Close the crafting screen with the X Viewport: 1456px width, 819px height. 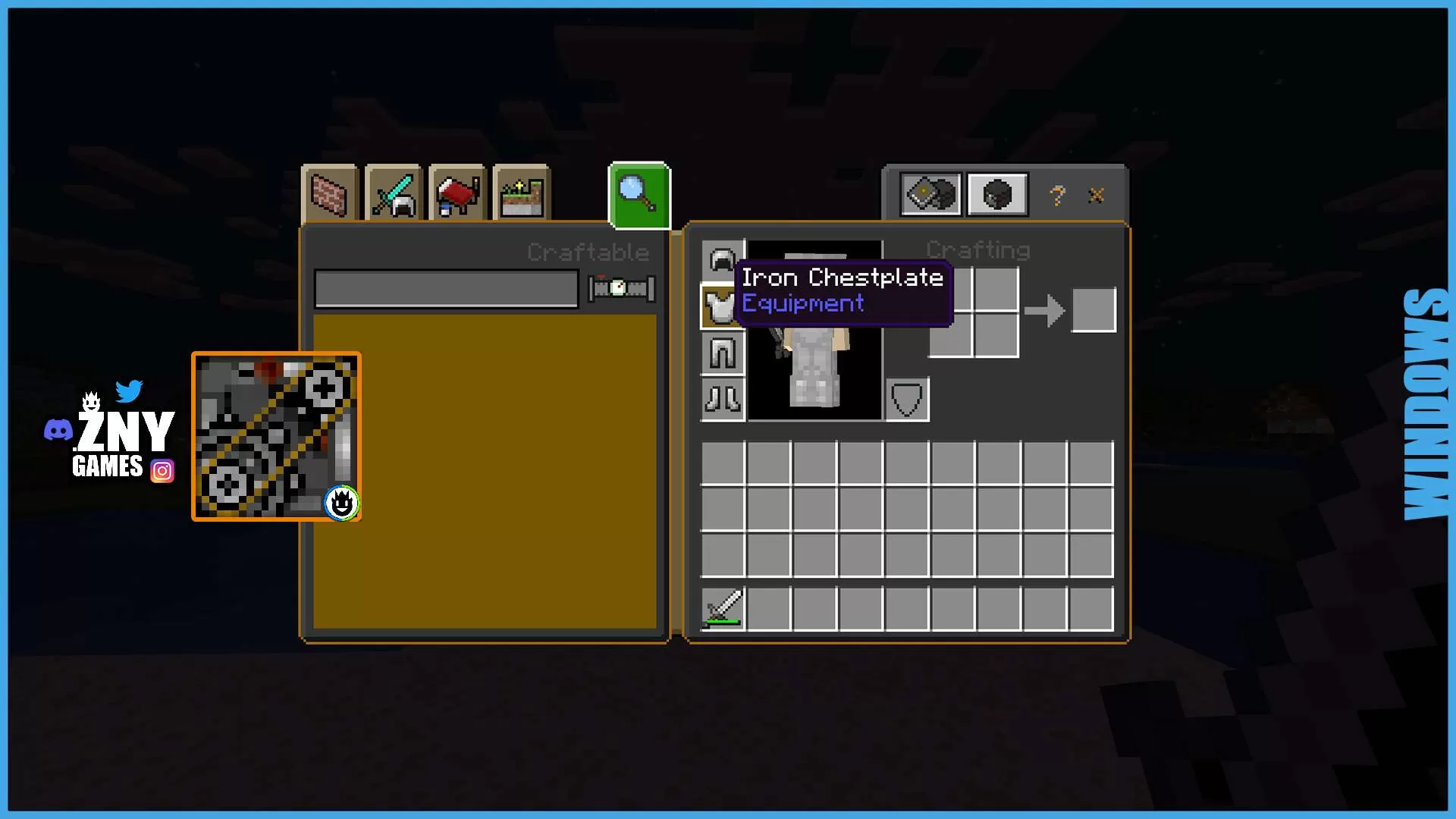[x=1096, y=195]
